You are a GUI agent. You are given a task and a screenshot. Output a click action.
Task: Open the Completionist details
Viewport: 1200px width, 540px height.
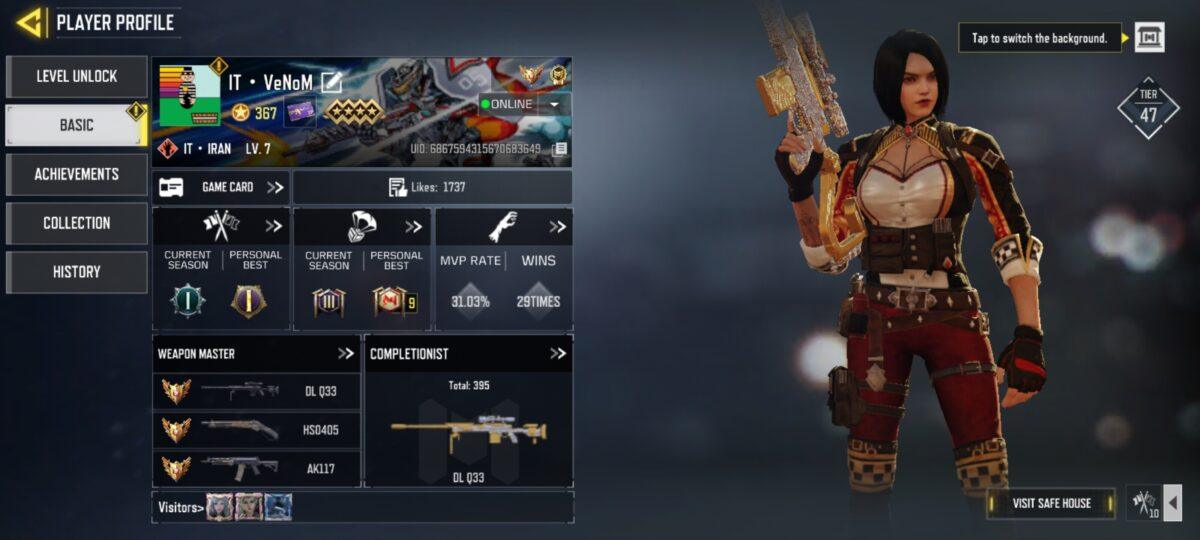click(x=558, y=353)
